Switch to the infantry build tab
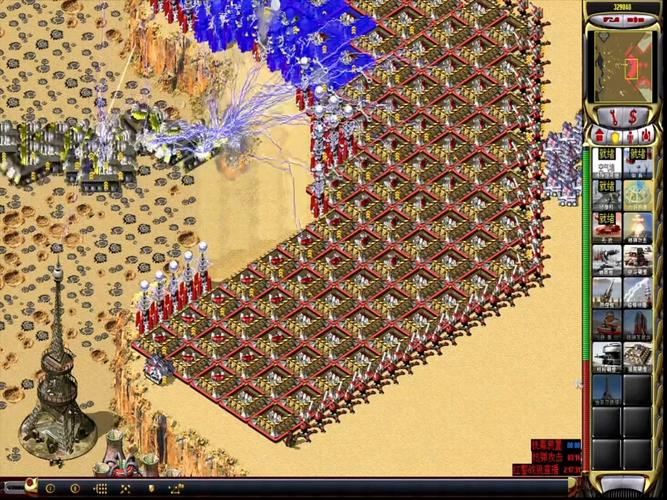Image resolution: width=667 pixels, height=500 pixels. coord(632,135)
